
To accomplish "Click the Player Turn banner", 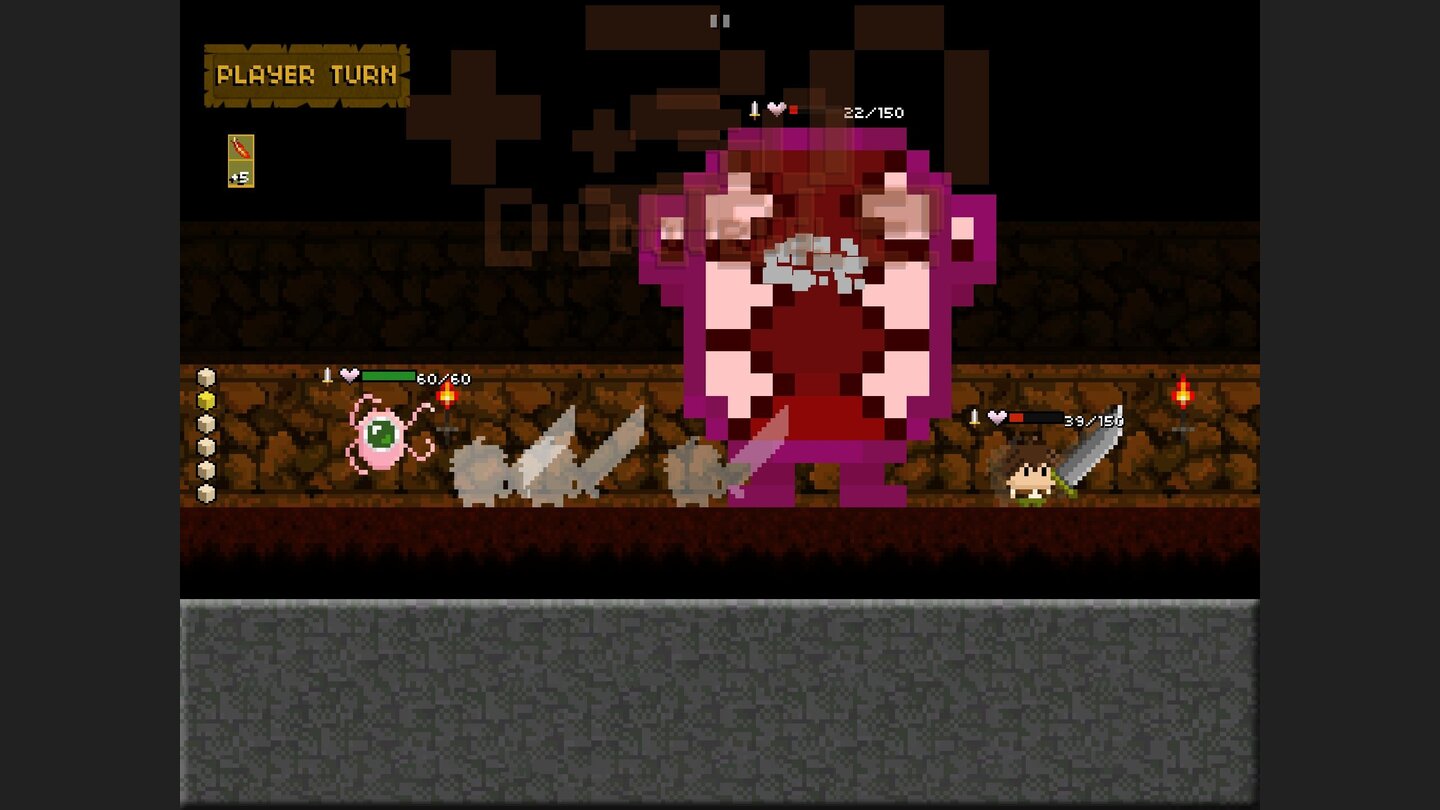I will click(304, 74).
